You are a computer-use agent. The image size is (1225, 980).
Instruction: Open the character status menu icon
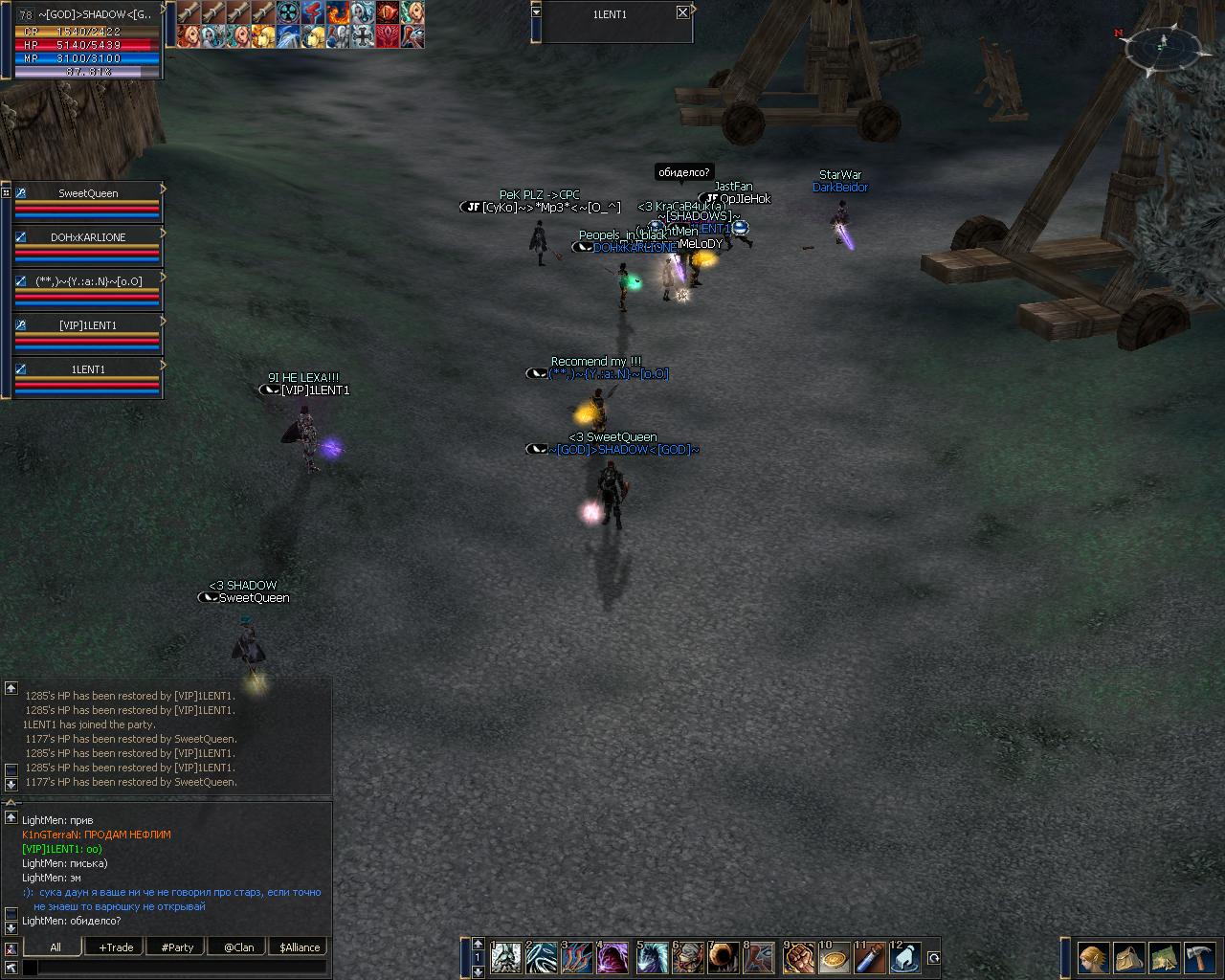tap(1093, 957)
